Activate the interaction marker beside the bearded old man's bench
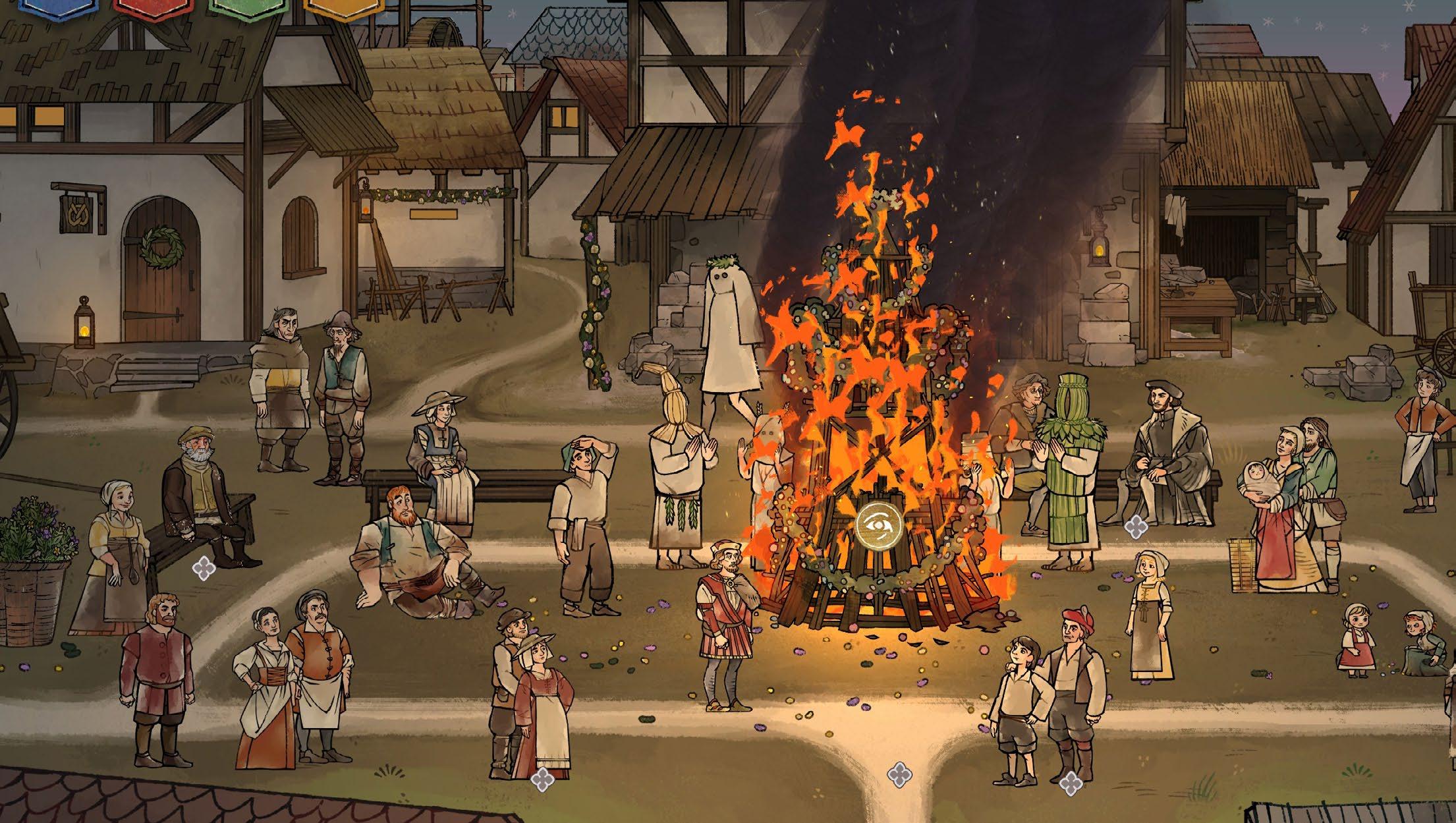1456x823 pixels. click(202, 567)
